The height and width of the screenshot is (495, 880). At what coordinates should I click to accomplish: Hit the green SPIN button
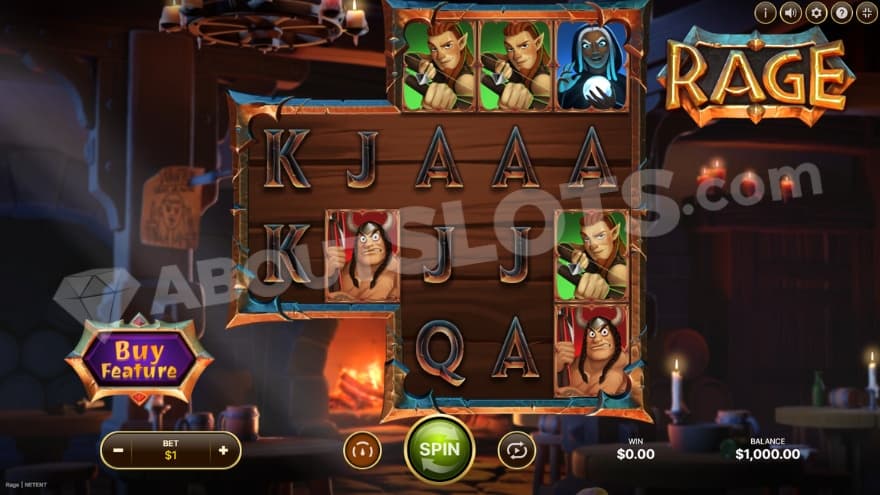point(439,449)
